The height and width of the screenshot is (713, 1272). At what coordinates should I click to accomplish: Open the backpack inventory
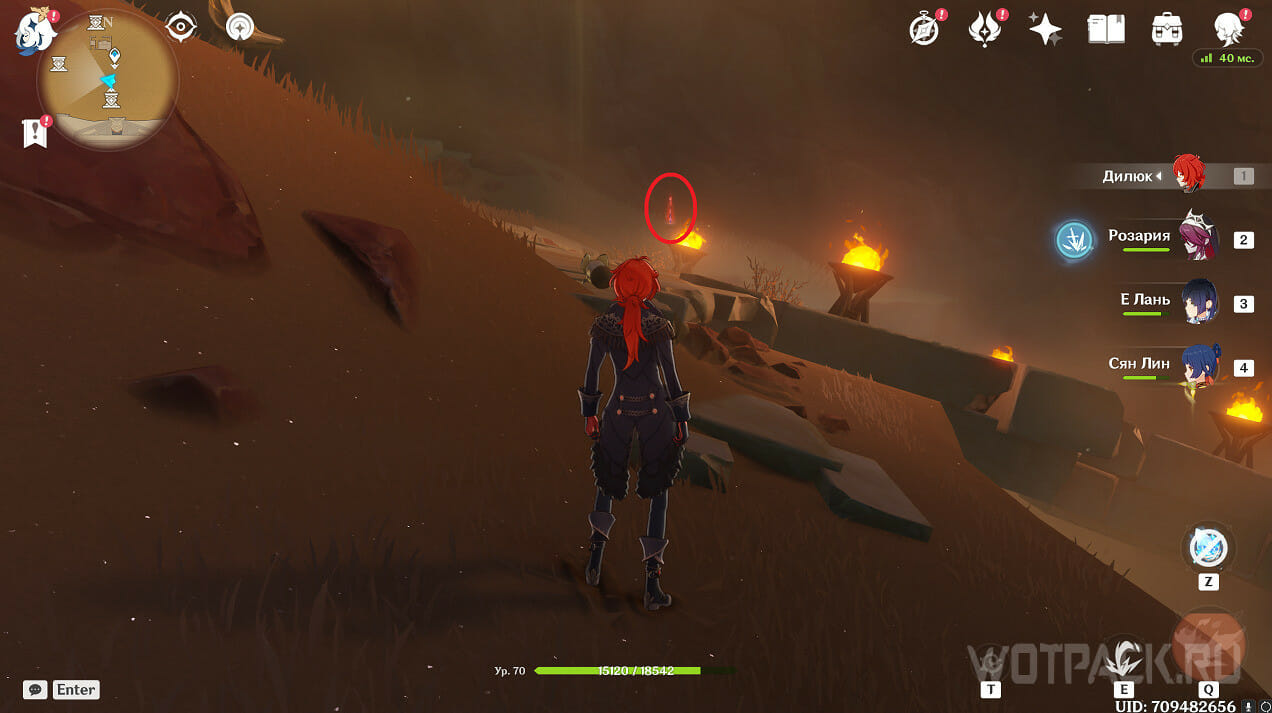(1167, 29)
